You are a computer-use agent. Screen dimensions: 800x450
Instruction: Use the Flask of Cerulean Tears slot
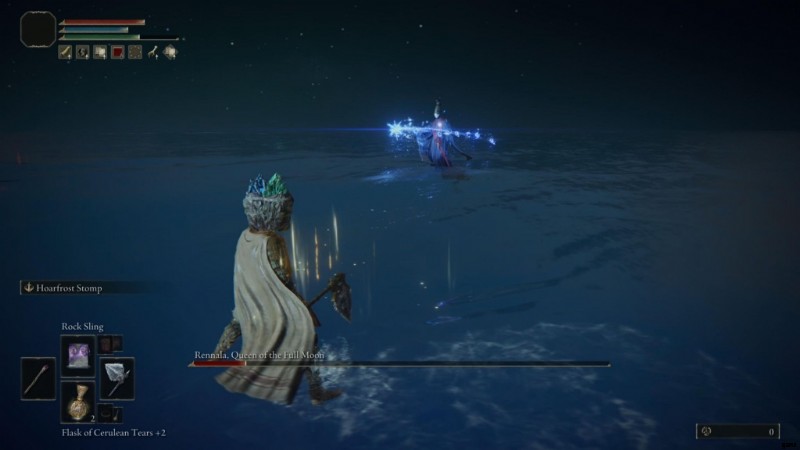pyautogui.click(x=78, y=402)
